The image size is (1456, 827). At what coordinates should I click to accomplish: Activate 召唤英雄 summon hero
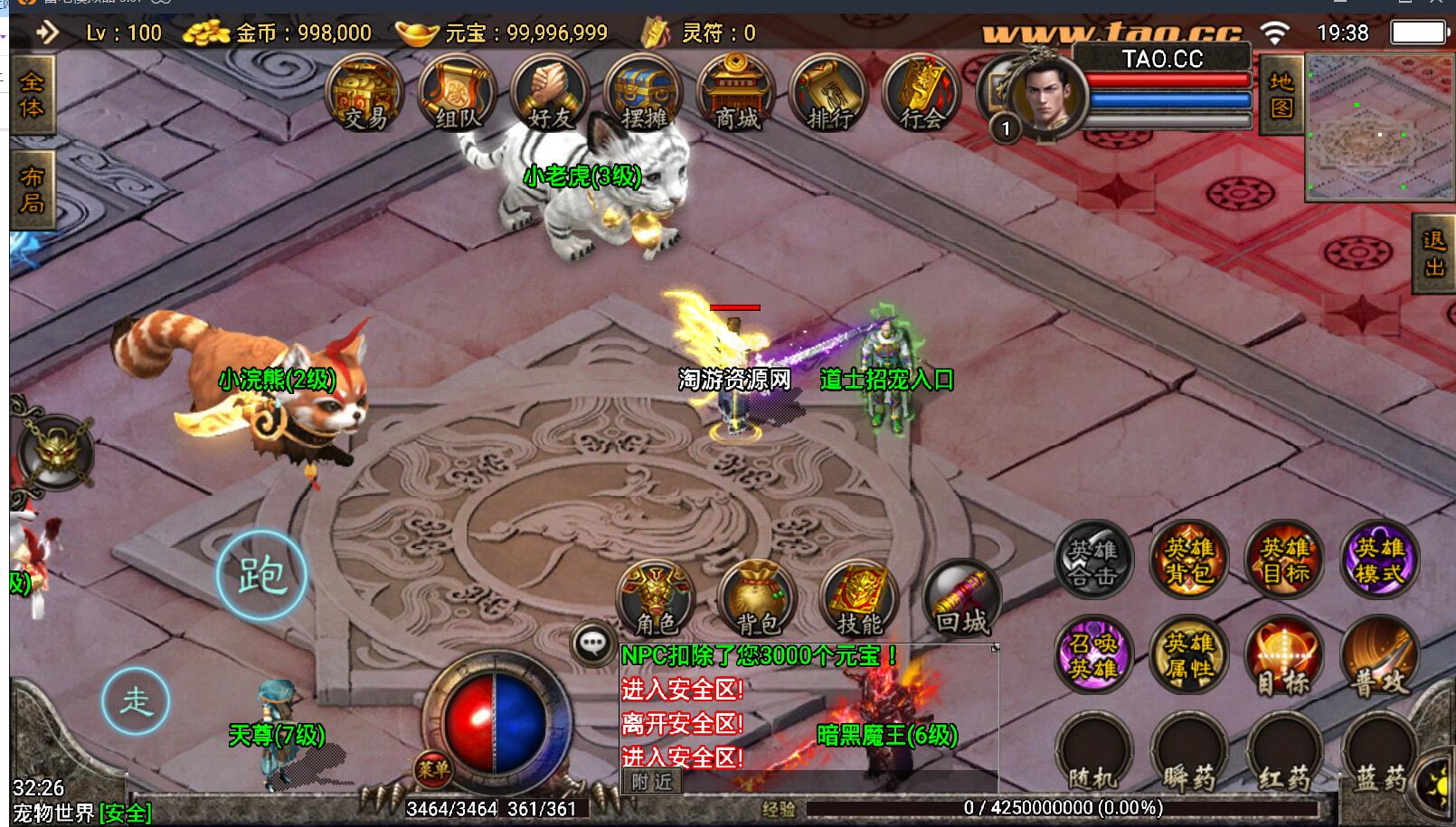1093,655
